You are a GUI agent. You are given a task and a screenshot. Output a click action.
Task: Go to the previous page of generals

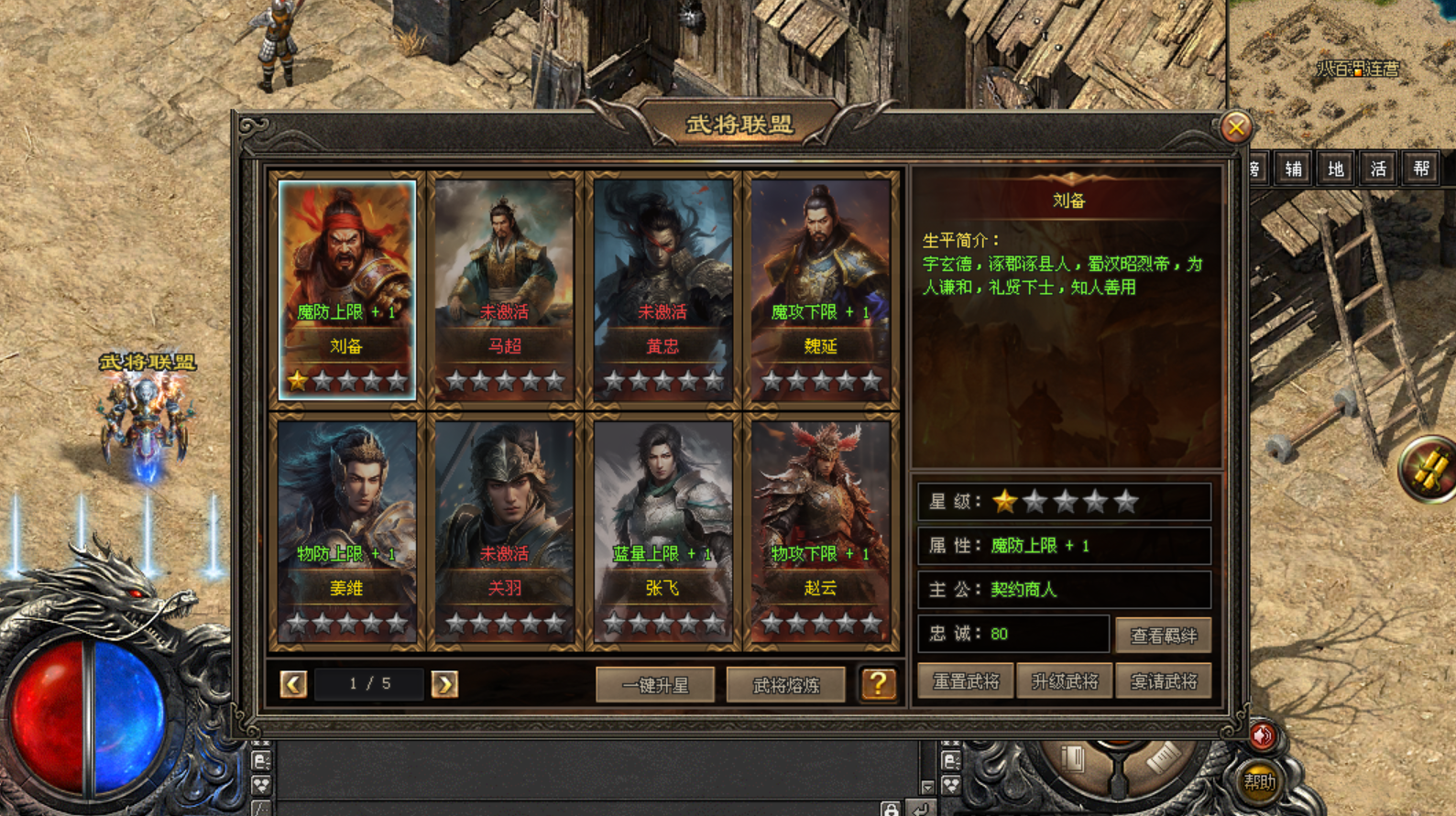pos(293,684)
